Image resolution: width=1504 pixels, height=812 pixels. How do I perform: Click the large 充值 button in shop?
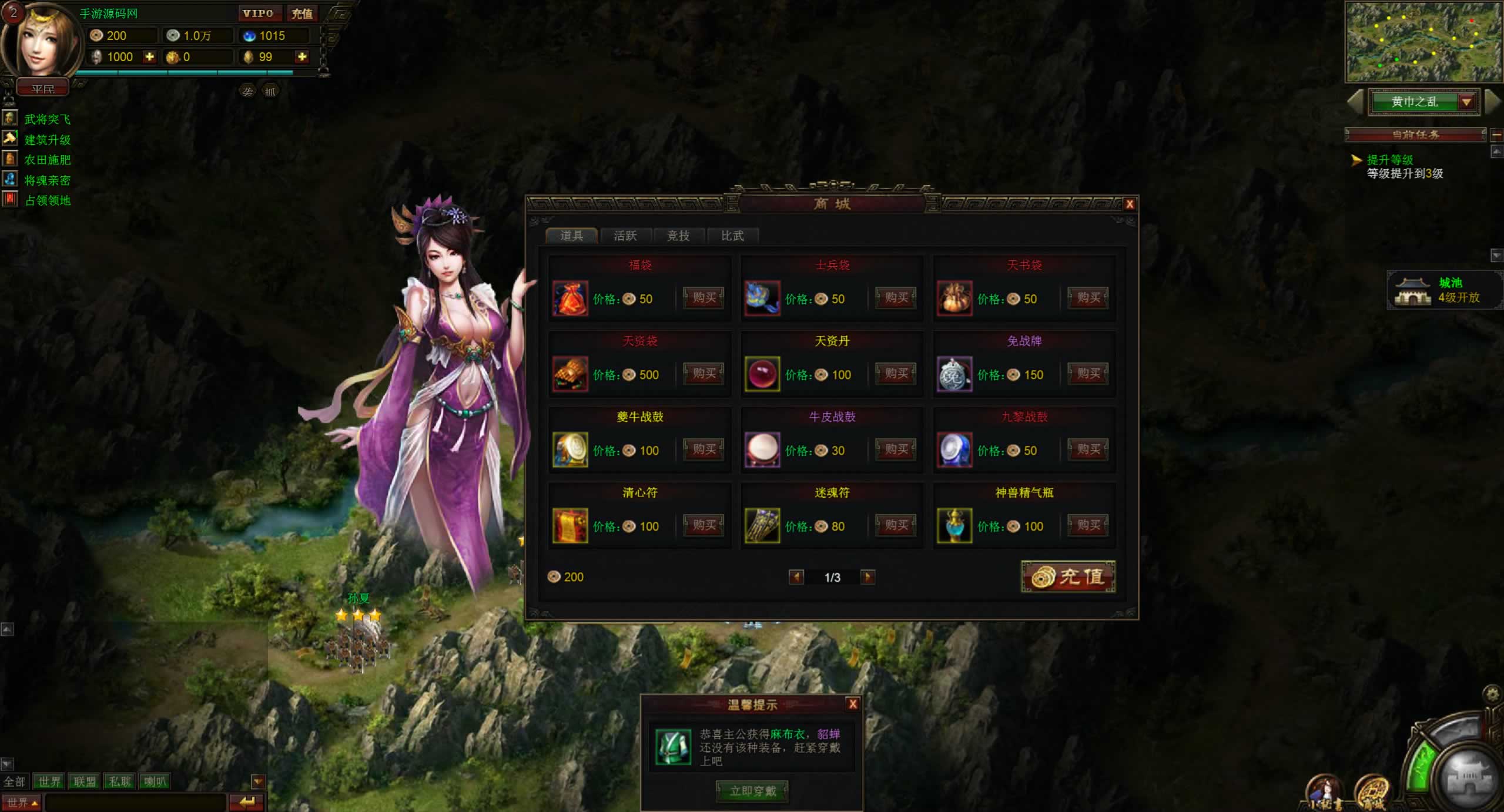1068,577
